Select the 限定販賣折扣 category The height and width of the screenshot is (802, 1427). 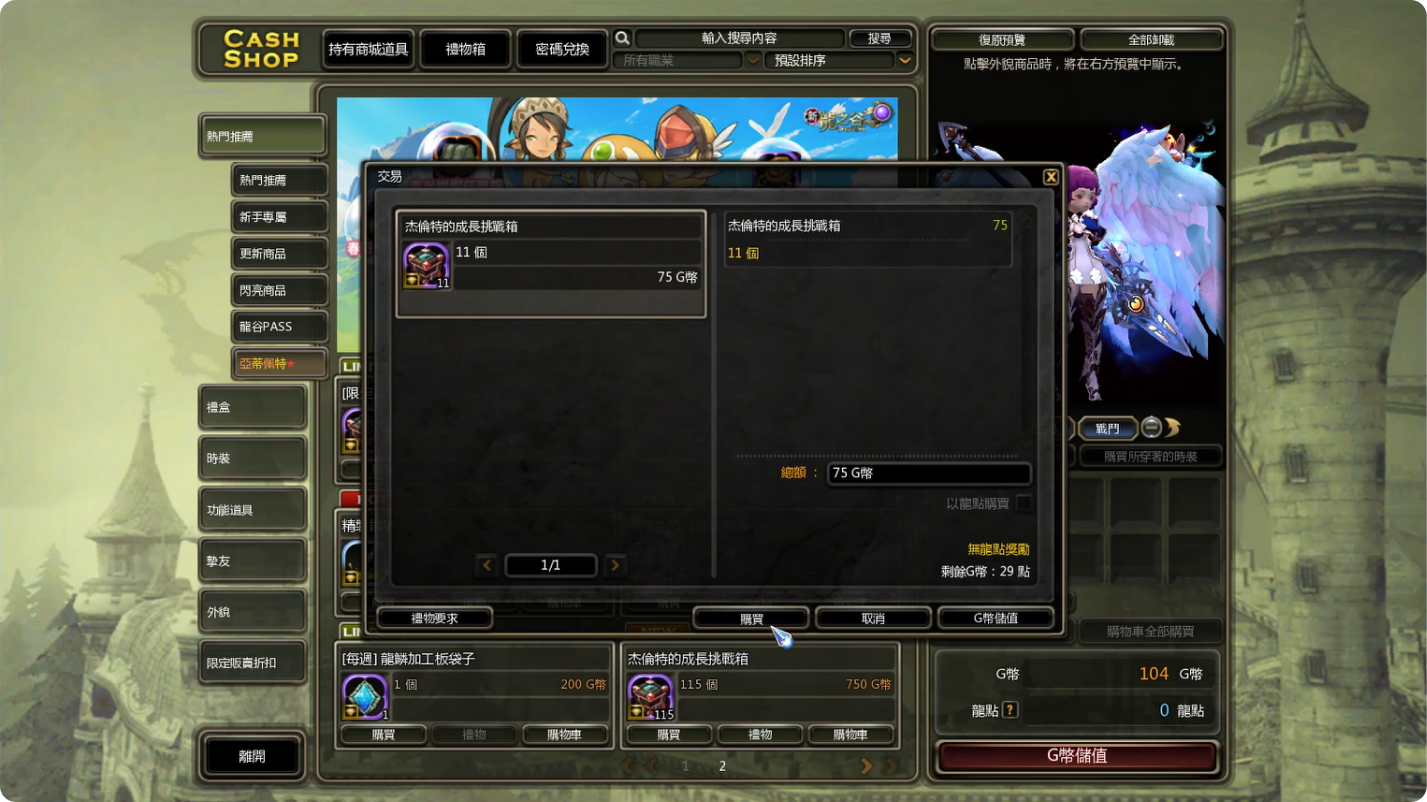tap(252, 663)
